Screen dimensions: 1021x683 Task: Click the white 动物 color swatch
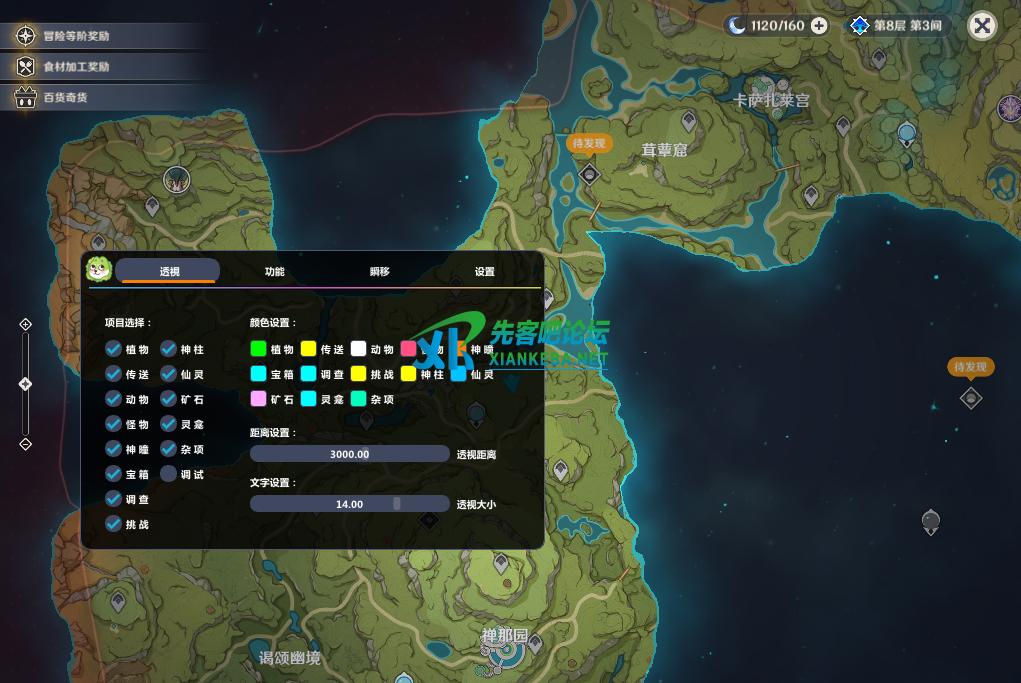point(359,349)
